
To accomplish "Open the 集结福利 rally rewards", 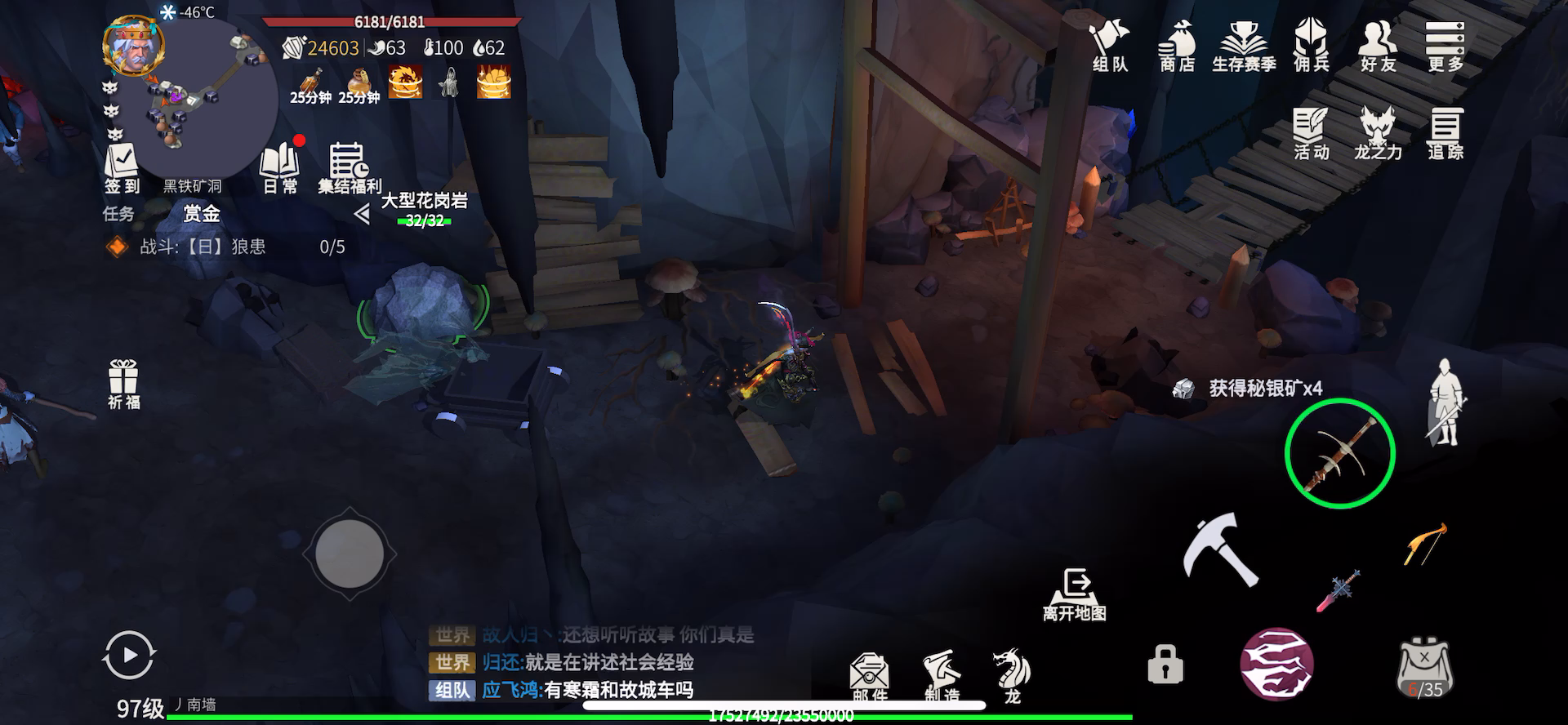I will click(x=350, y=168).
